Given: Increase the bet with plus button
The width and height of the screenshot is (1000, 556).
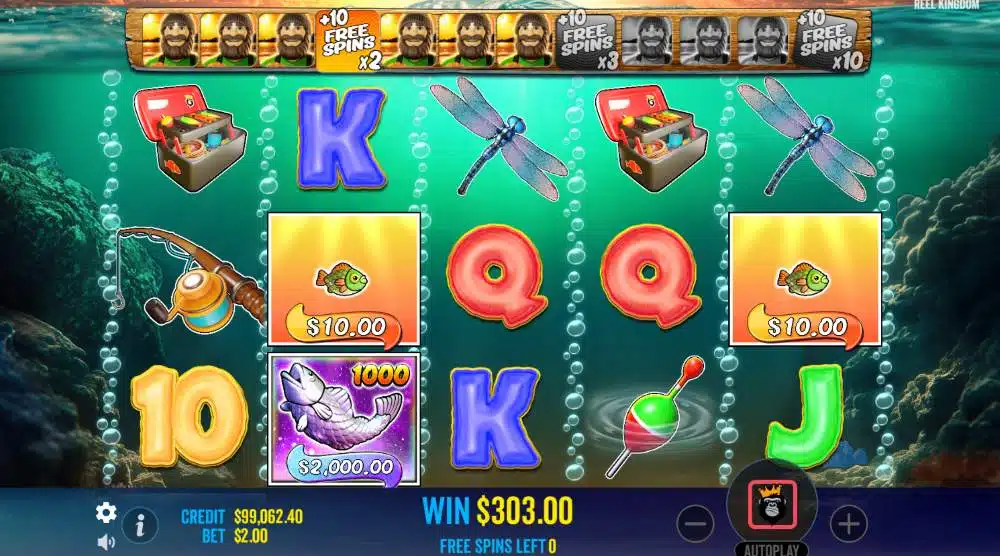Looking at the screenshot, I should pyautogui.click(x=847, y=522).
